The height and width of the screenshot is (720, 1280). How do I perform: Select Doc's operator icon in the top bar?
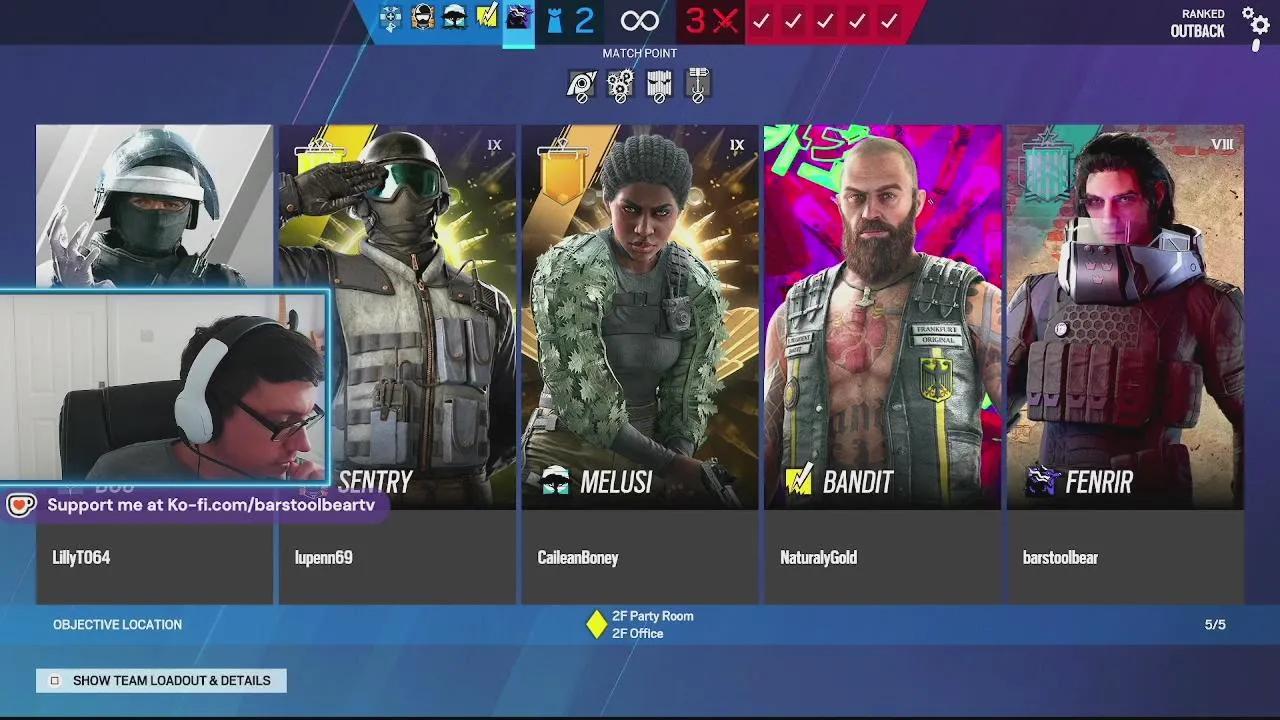(x=390, y=20)
